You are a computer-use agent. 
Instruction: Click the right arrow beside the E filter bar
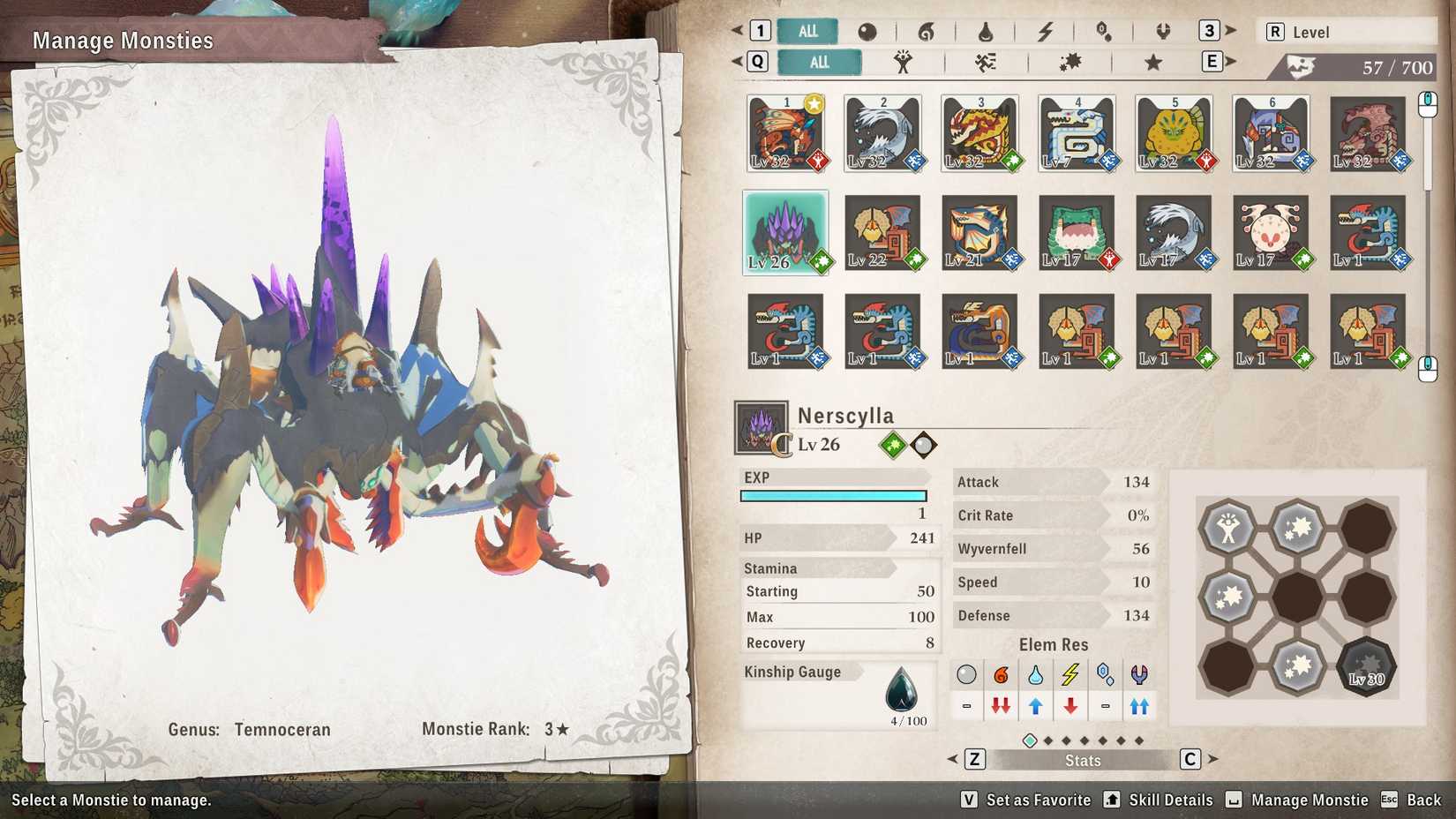click(1229, 62)
